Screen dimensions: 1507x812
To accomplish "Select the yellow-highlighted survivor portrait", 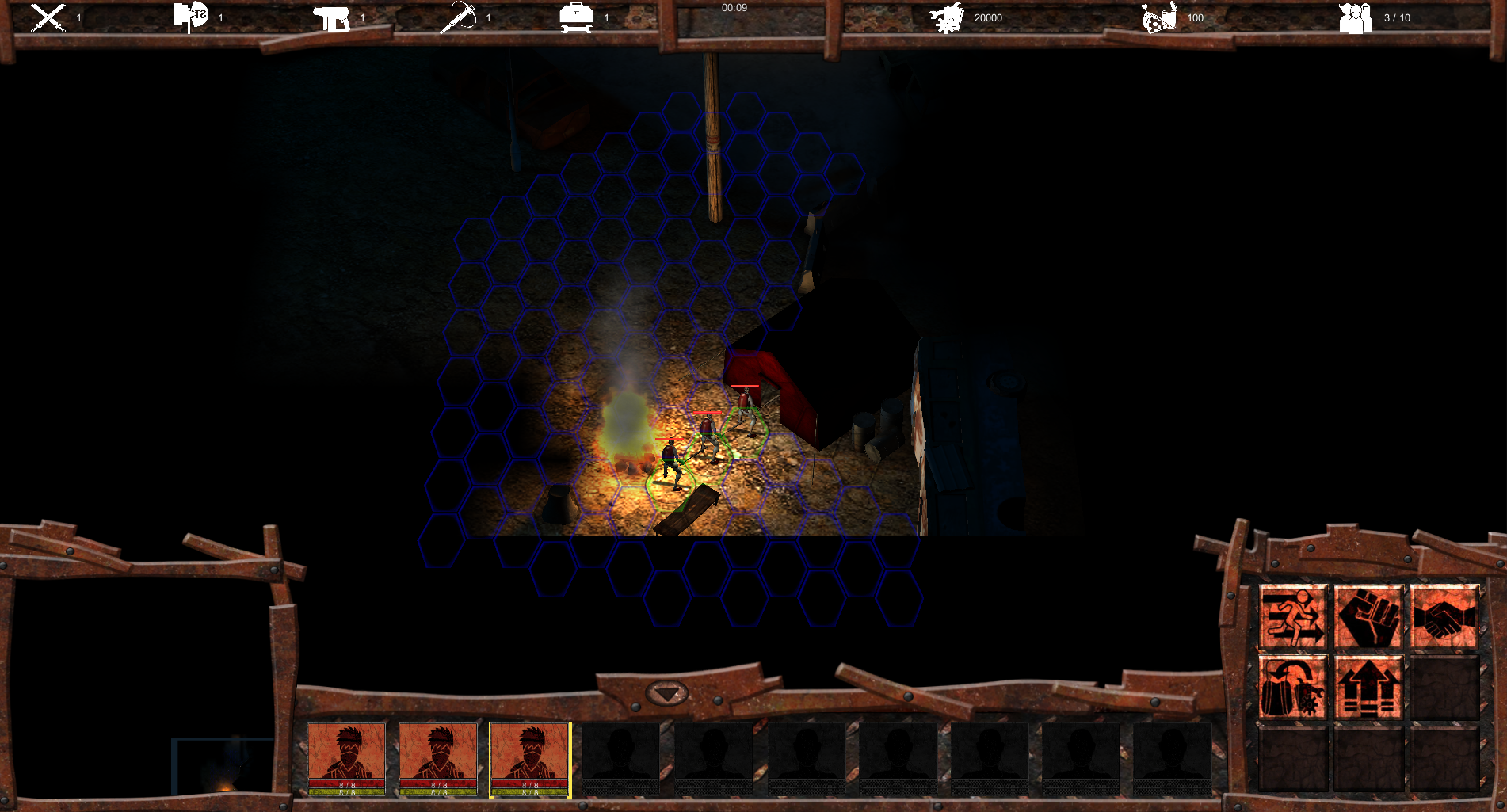I will (529, 759).
